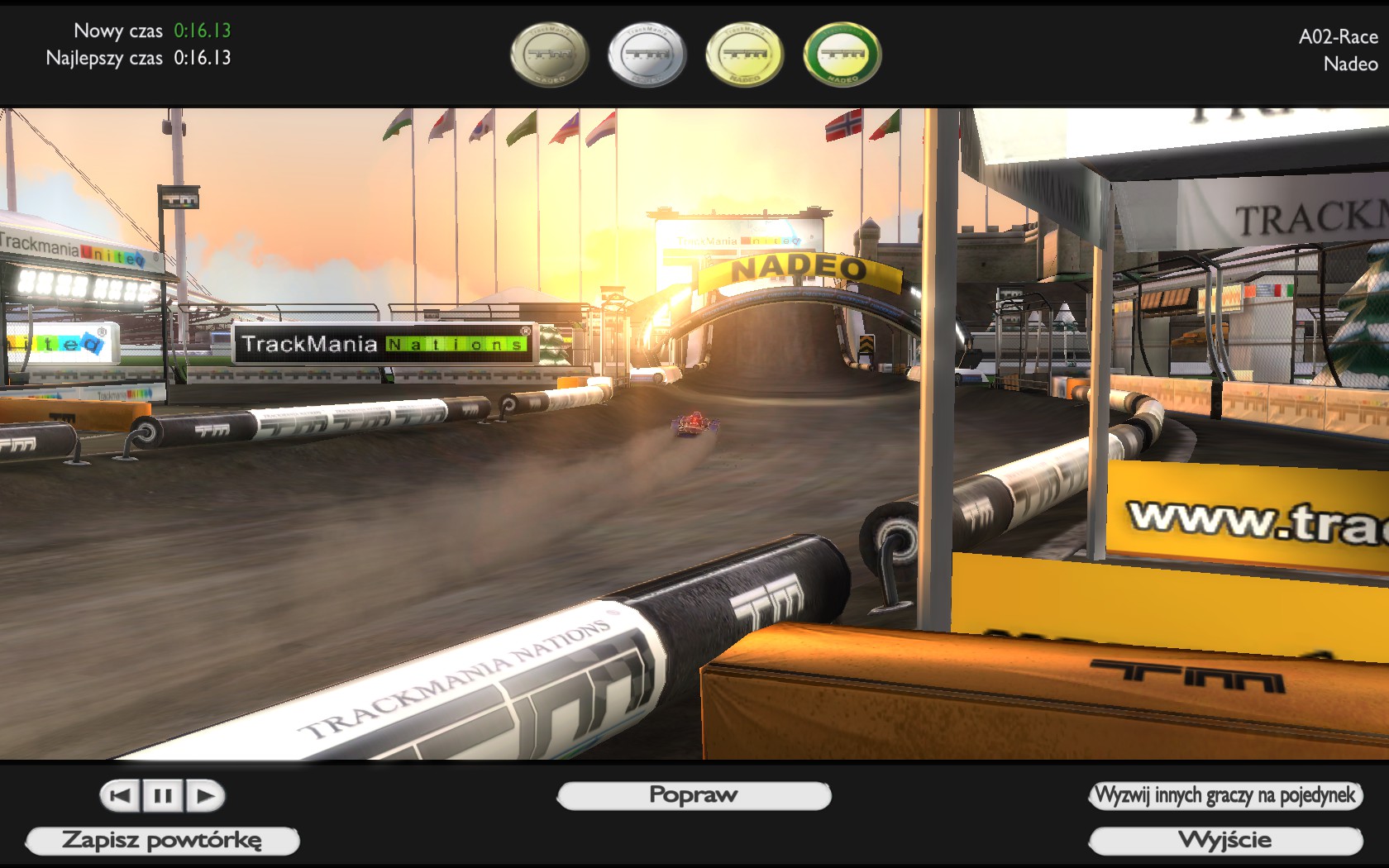Viewport: 1389px width, 868px height.
Task: Select the bronze medal icon
Action: [550, 55]
